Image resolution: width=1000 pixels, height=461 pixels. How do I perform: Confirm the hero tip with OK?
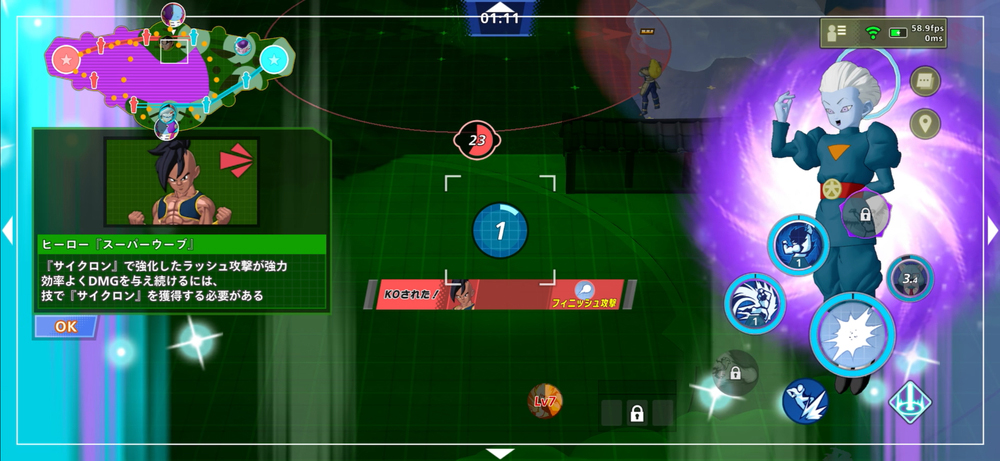[x=66, y=326]
